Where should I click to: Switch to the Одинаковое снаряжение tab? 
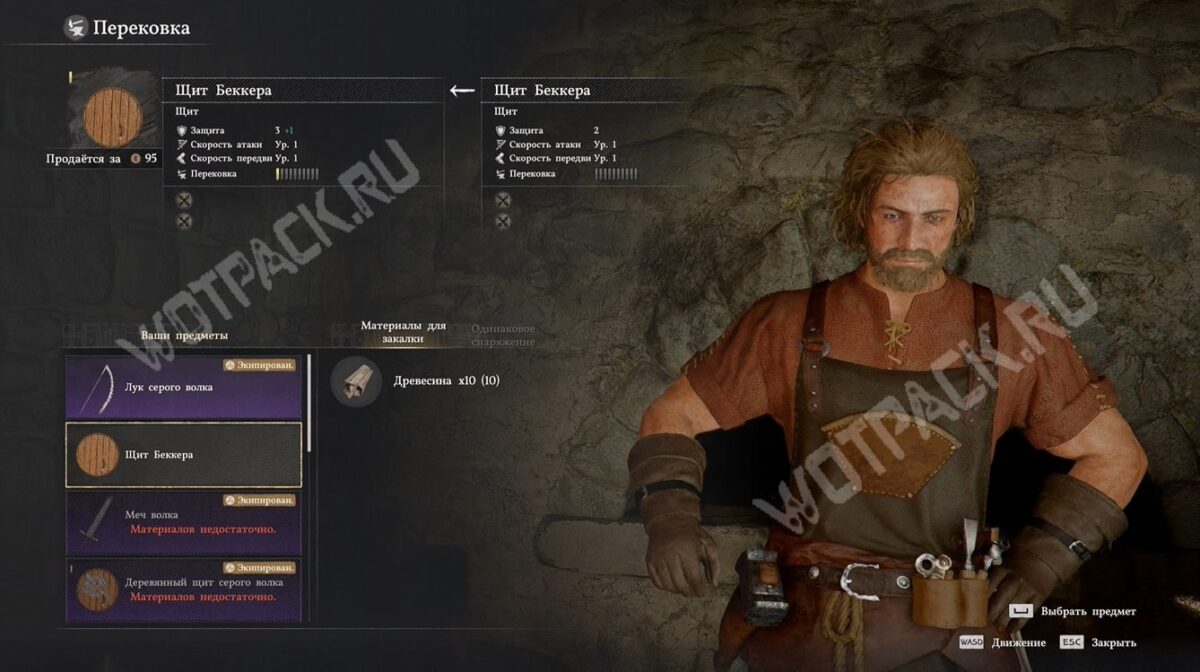[x=503, y=335]
